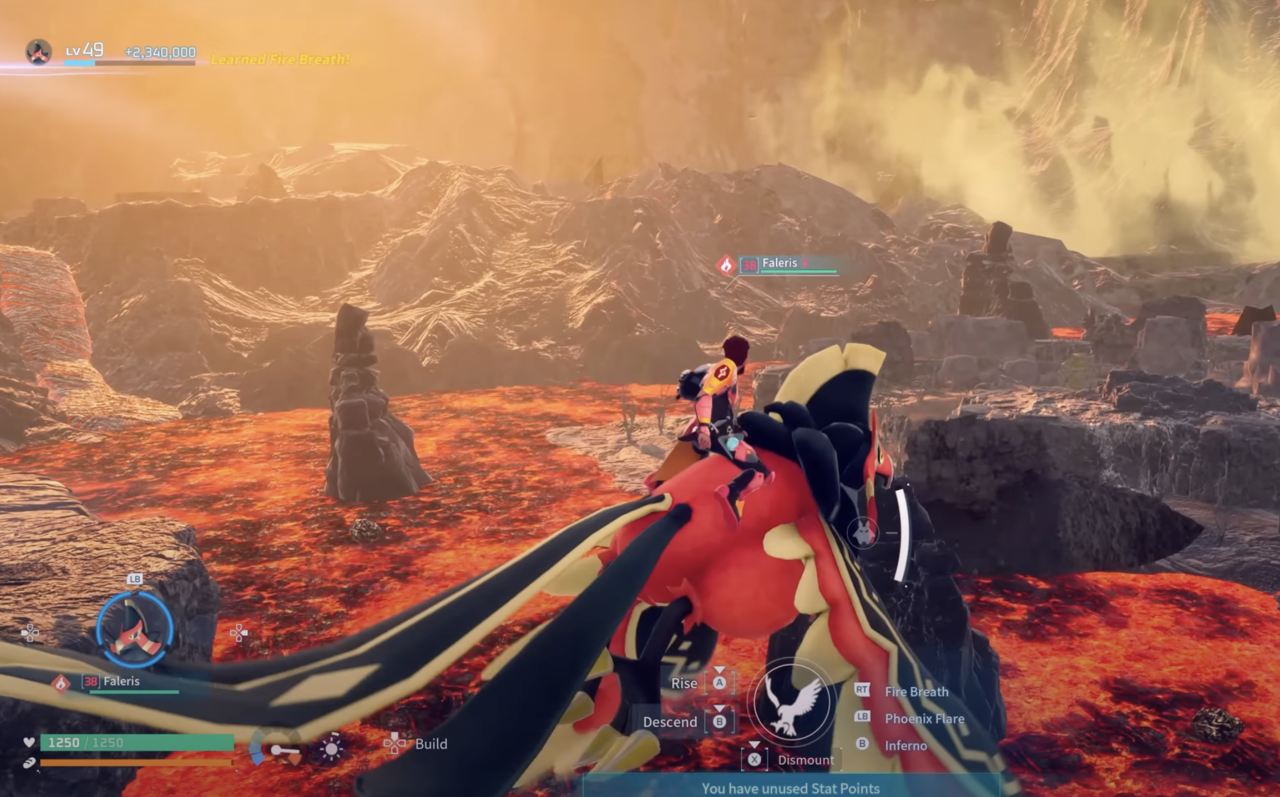Activate the Phoenix Flare skill
1280x797 pixels.
pyautogui.click(x=924, y=718)
